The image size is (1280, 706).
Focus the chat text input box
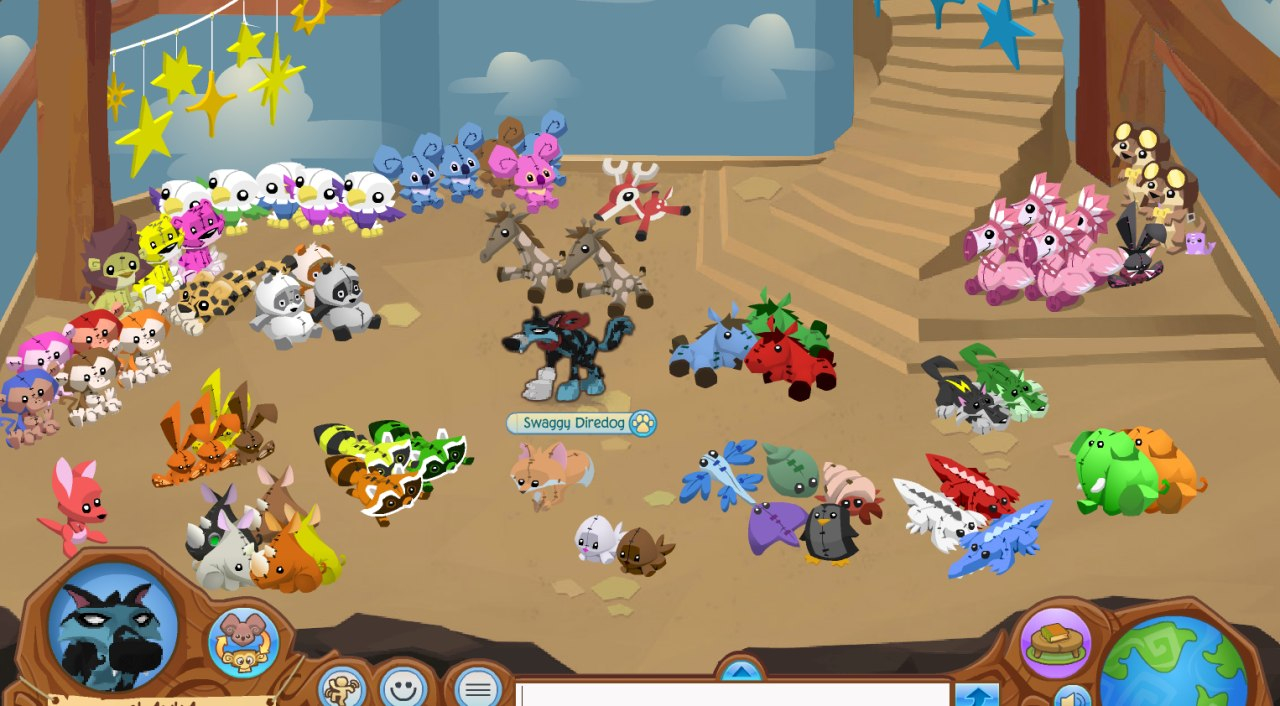tap(733, 695)
